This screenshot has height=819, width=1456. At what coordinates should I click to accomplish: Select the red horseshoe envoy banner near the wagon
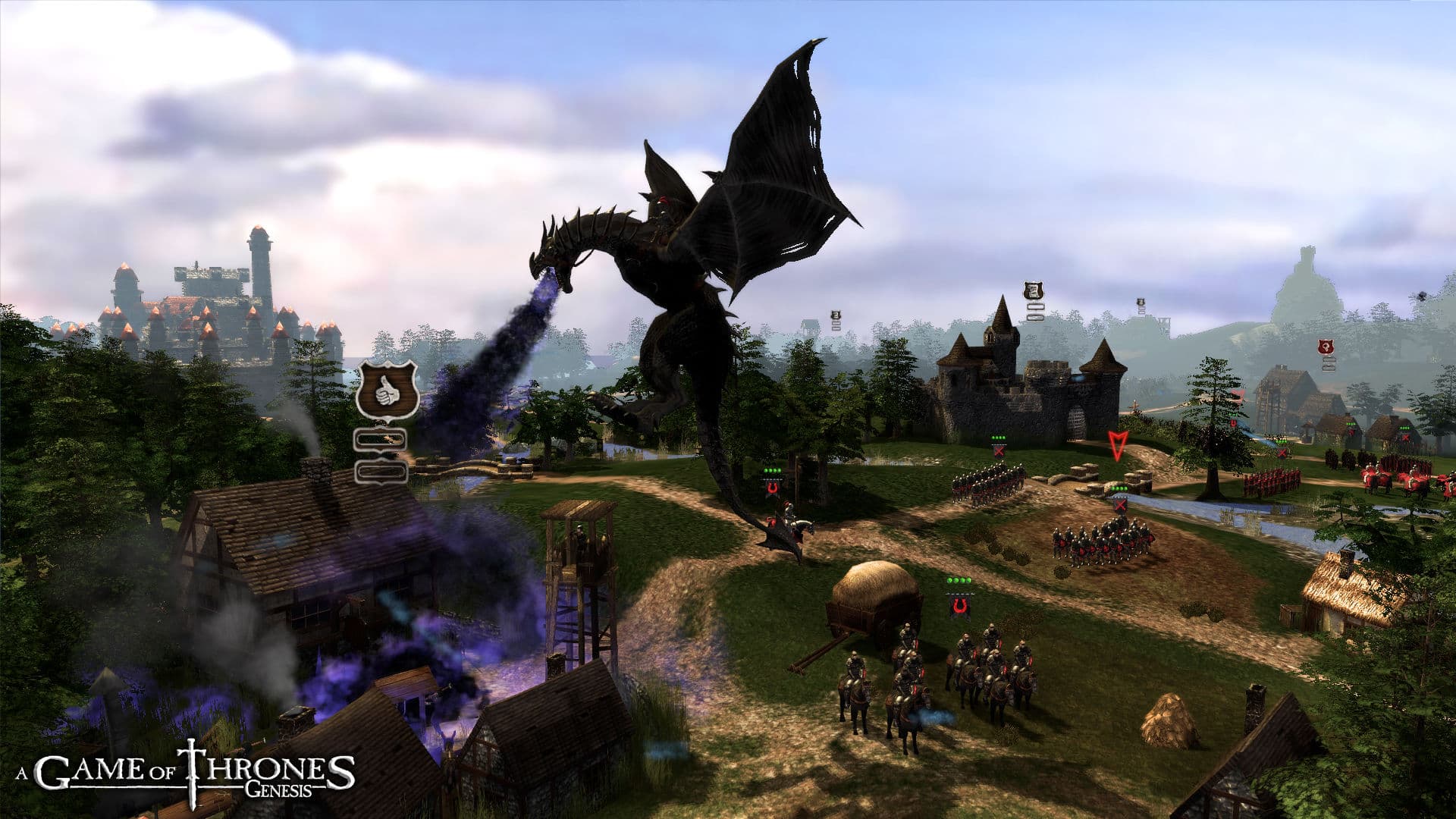point(959,605)
